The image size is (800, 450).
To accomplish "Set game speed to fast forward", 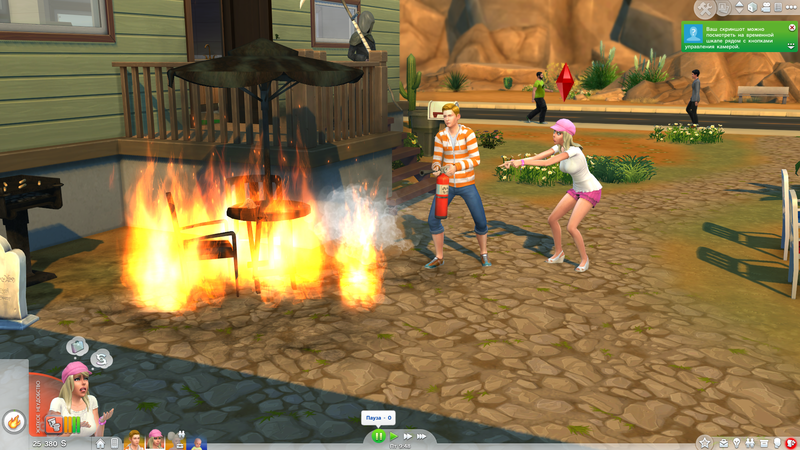I will click(408, 436).
